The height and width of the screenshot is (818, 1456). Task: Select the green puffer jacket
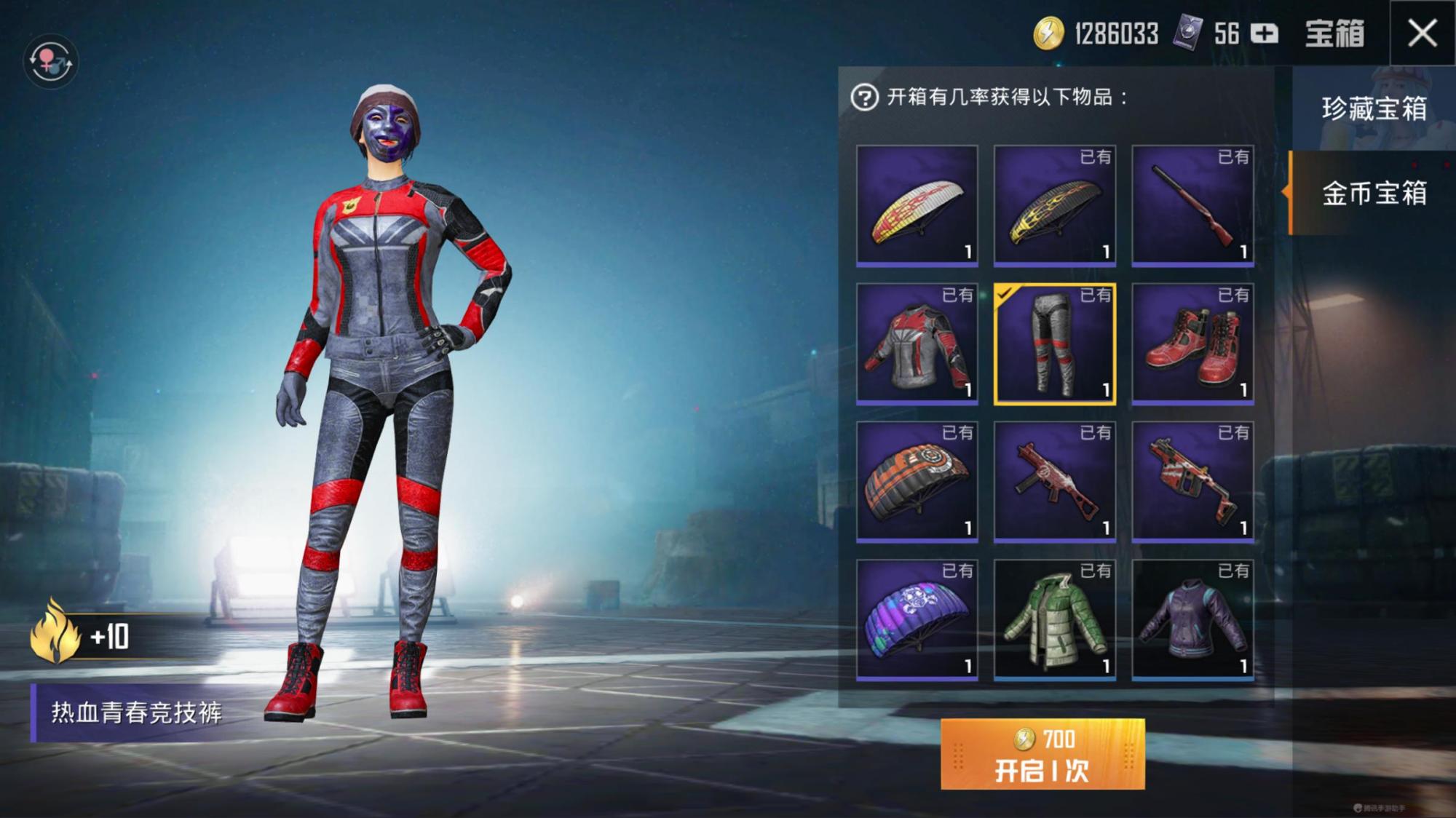pyautogui.click(x=1055, y=619)
